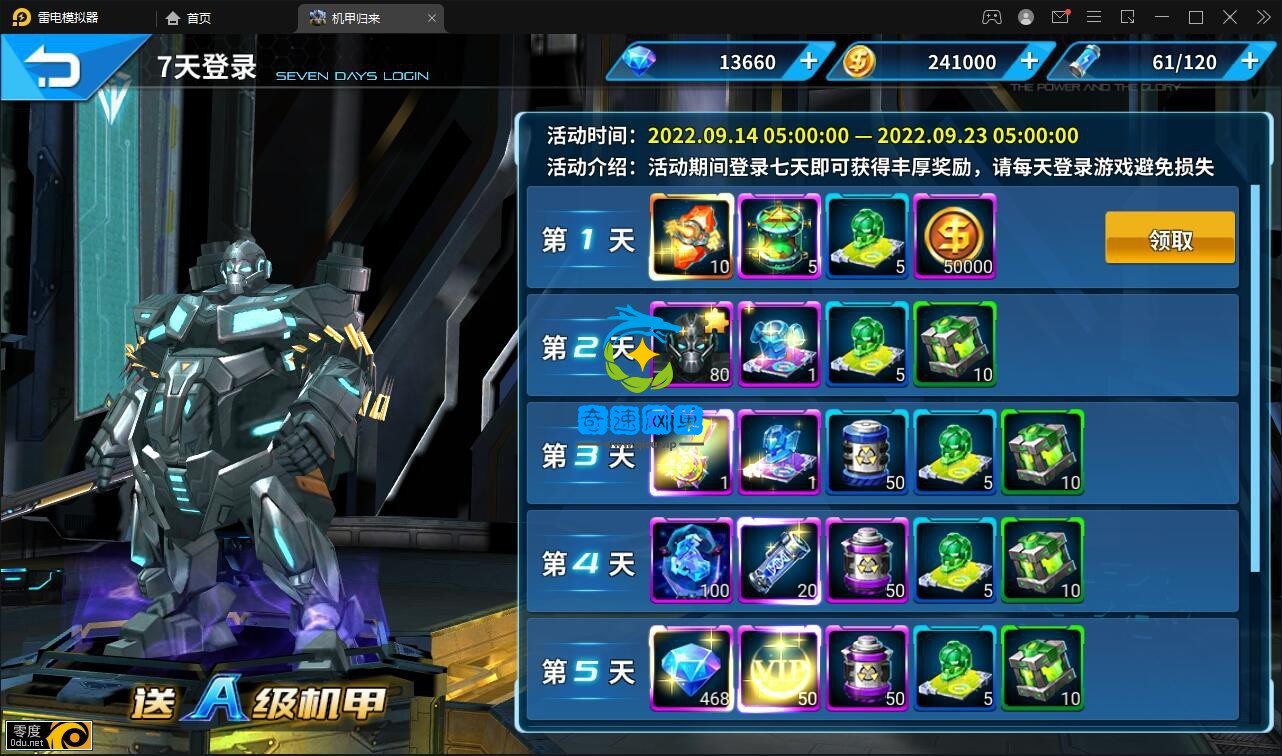Screen dimensions: 1282x756
Task: Close the 机甲归来 emulator tab
Action: (432, 18)
